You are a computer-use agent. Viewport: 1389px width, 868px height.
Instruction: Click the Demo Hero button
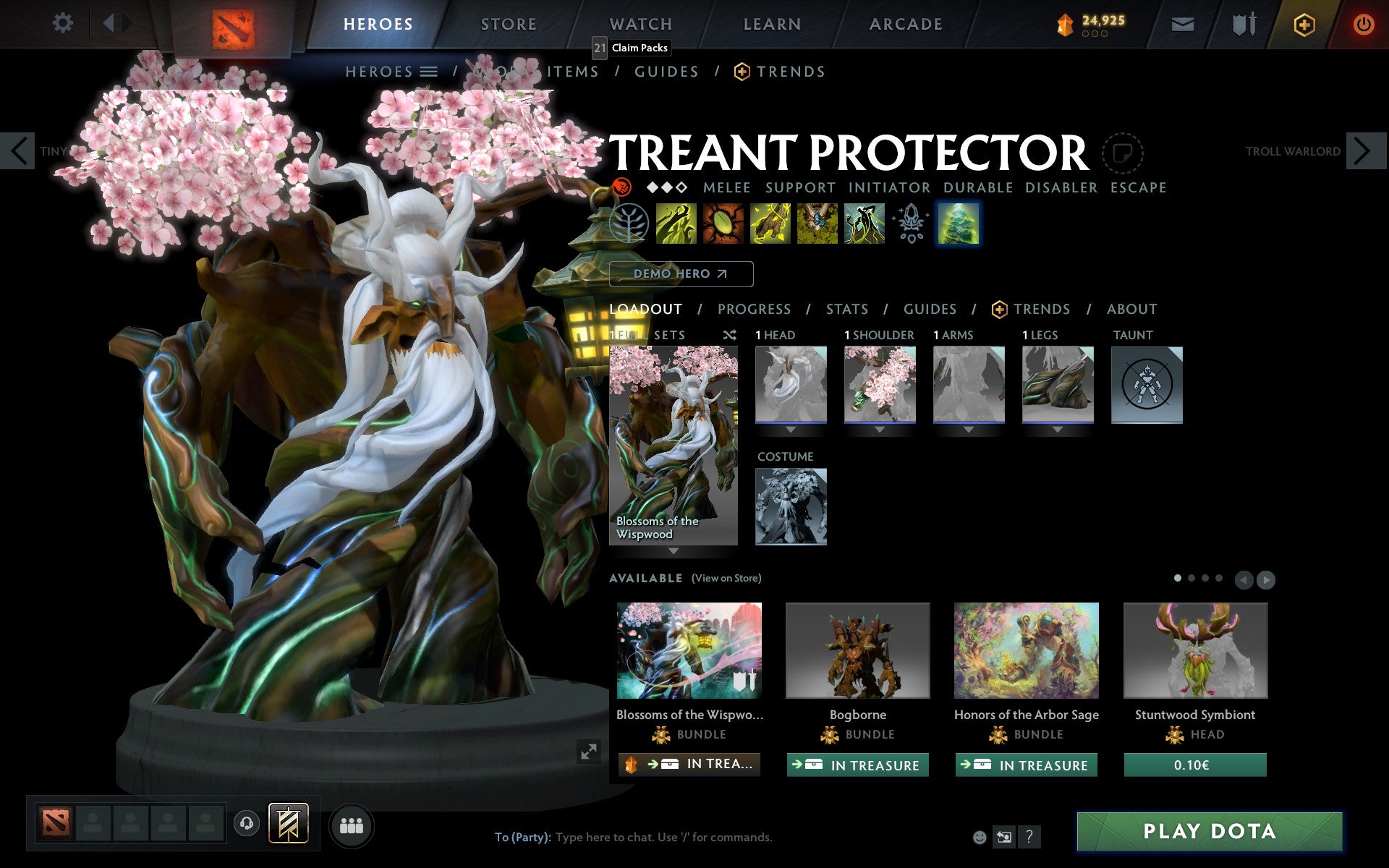[x=681, y=273]
